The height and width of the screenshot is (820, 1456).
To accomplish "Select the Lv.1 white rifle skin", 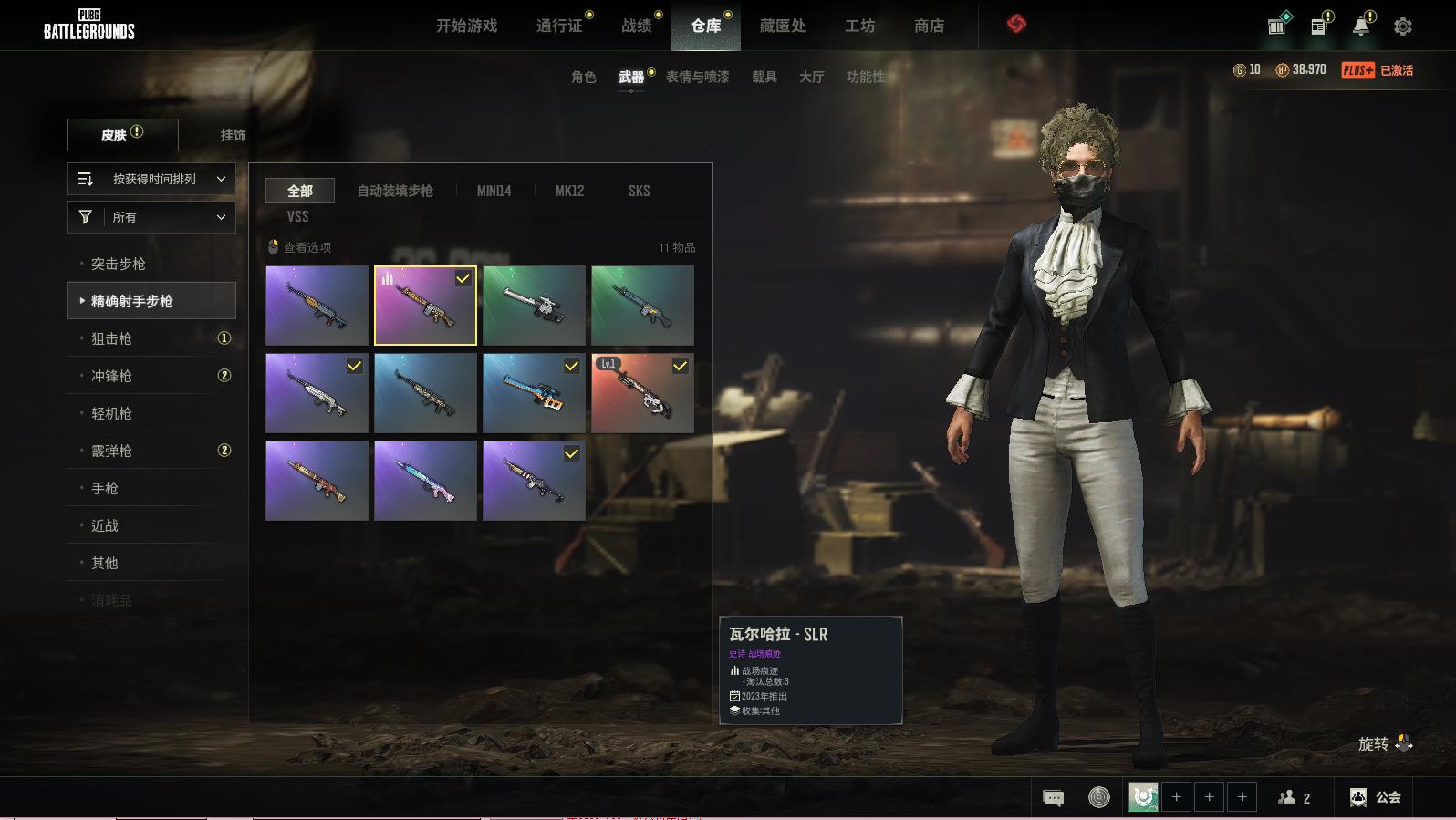I will [642, 393].
